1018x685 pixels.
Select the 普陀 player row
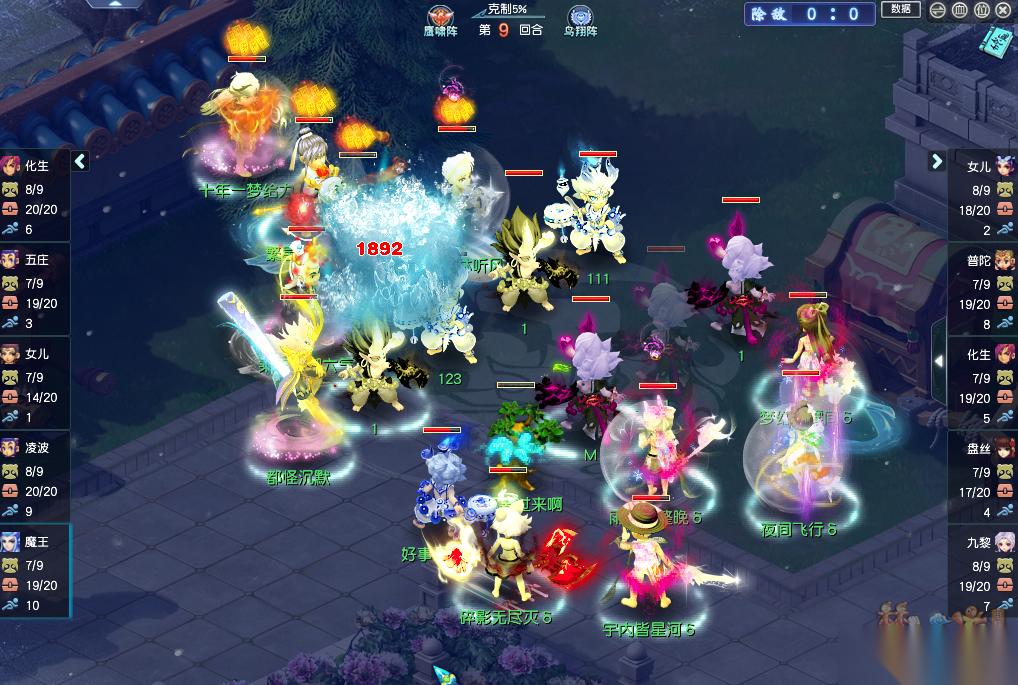982,287
